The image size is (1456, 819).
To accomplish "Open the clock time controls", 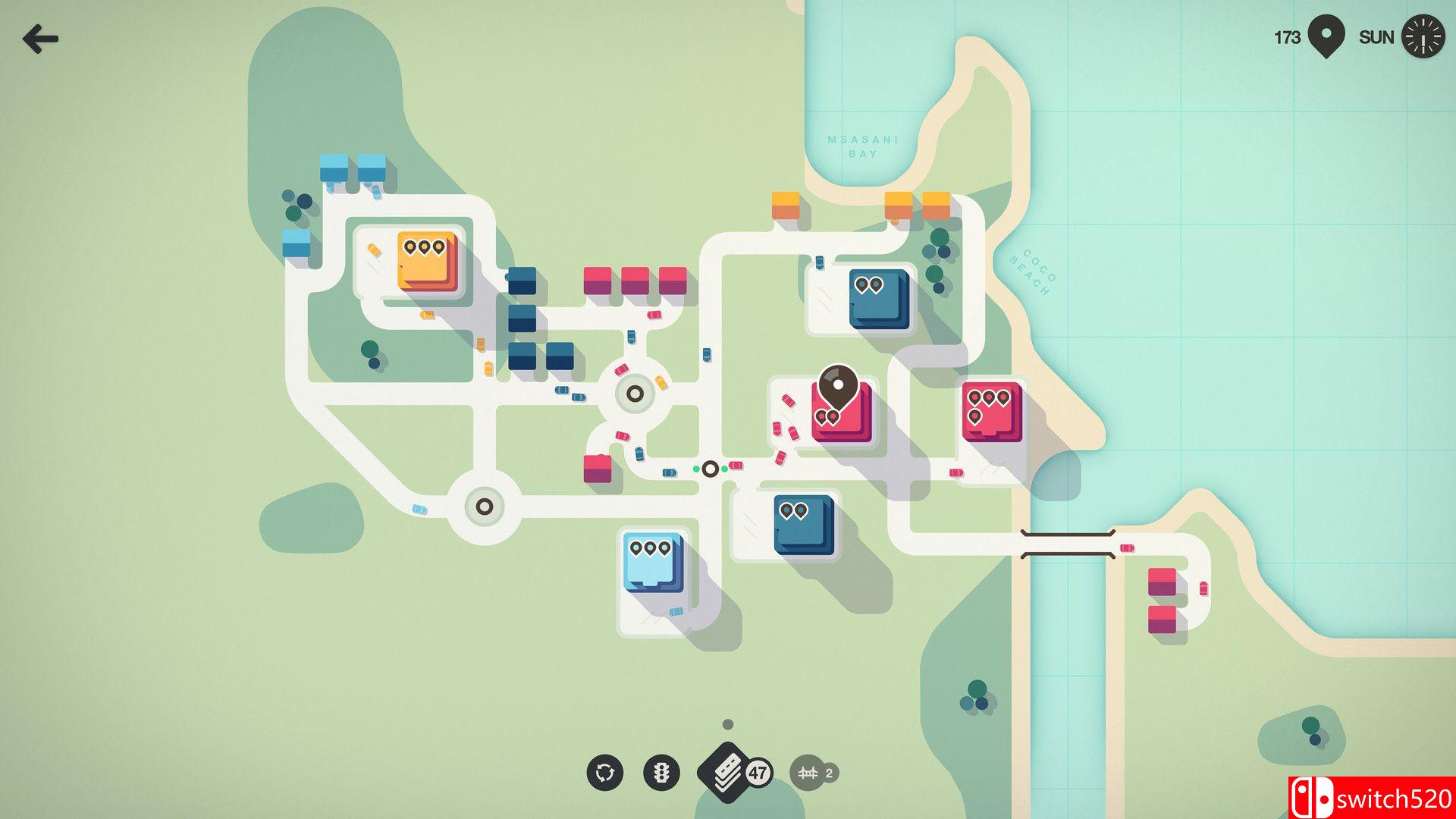I will pos(1423,37).
